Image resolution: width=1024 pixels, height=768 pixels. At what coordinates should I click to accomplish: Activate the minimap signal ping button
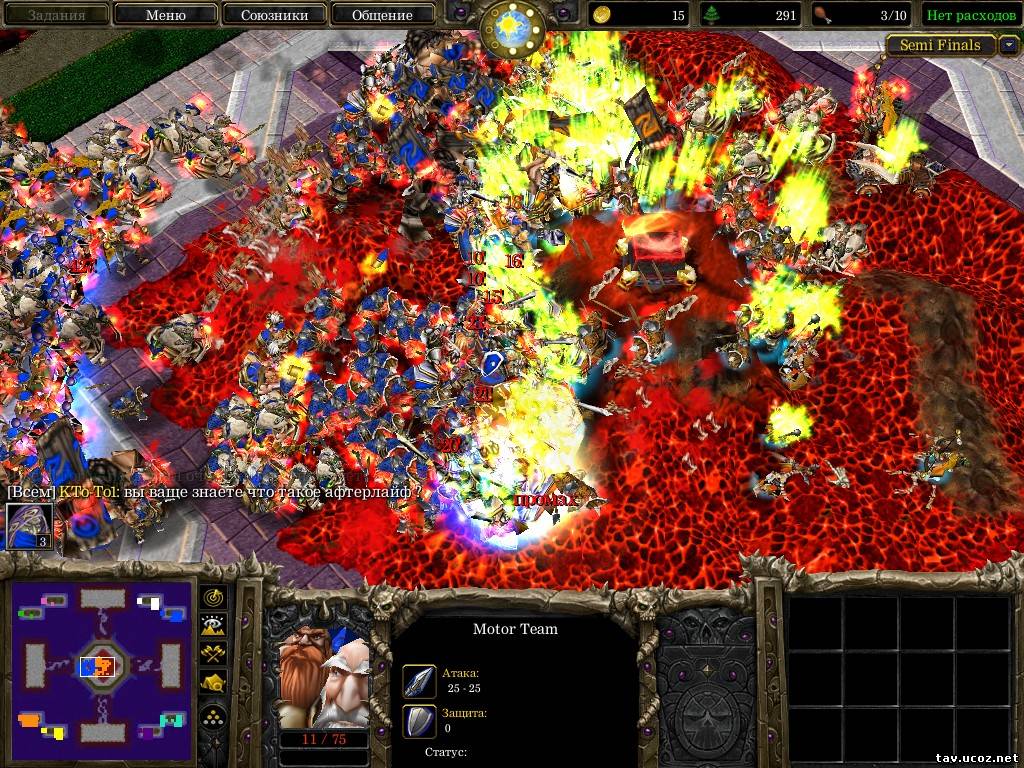(x=215, y=598)
